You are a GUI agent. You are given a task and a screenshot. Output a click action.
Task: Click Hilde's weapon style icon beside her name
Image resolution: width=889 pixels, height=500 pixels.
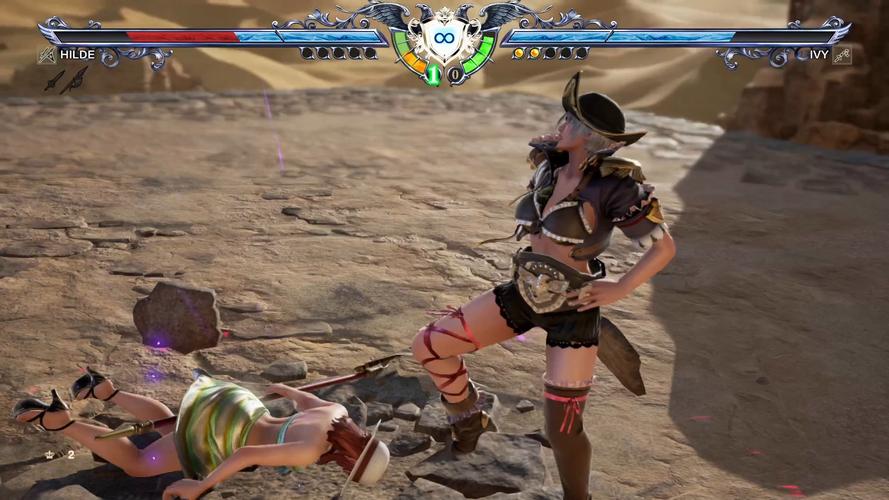(46, 55)
